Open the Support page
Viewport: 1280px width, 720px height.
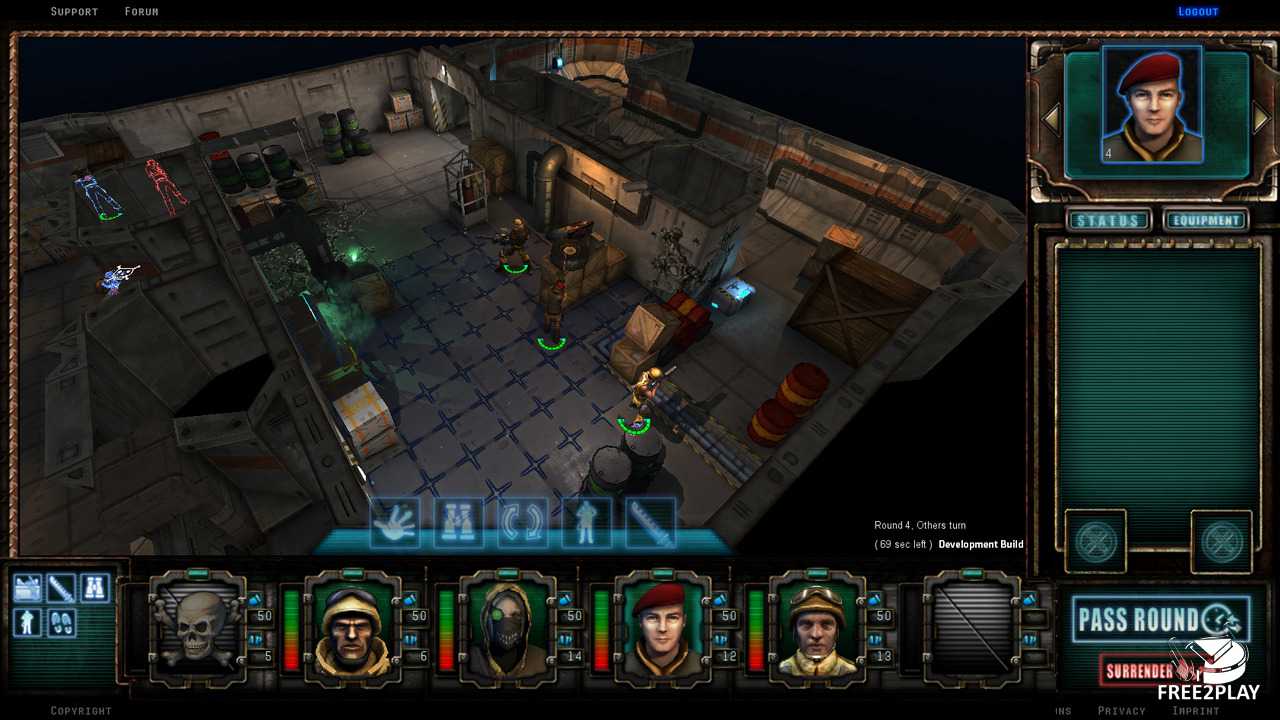tap(74, 12)
